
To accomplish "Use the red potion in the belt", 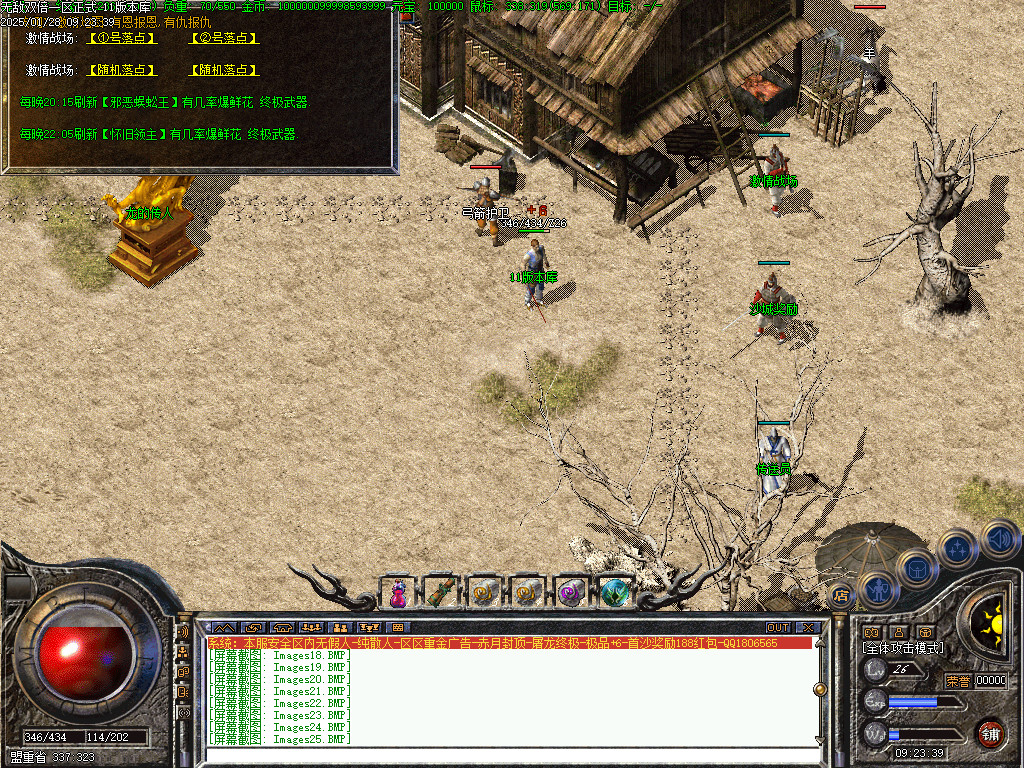I will coord(397,593).
